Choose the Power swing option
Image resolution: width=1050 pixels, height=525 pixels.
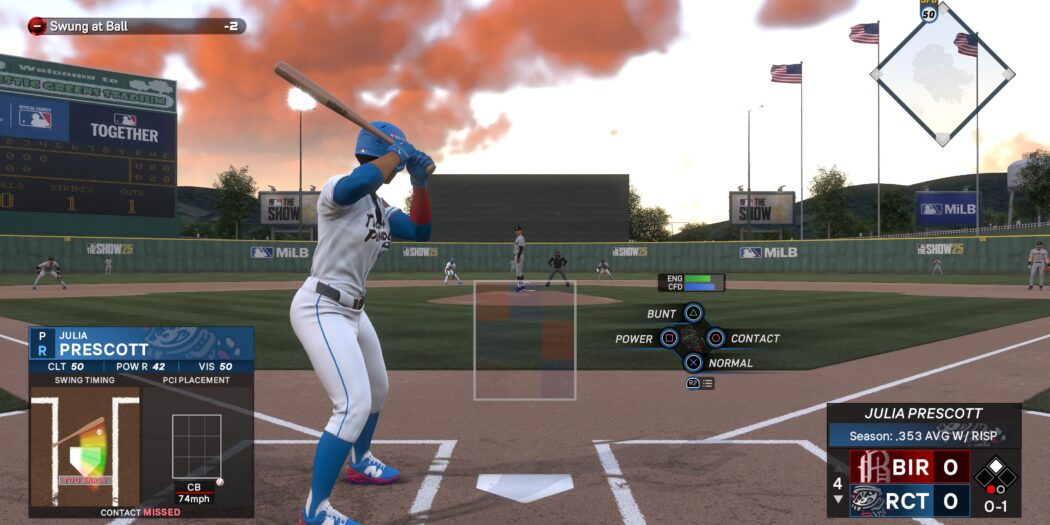[669, 339]
